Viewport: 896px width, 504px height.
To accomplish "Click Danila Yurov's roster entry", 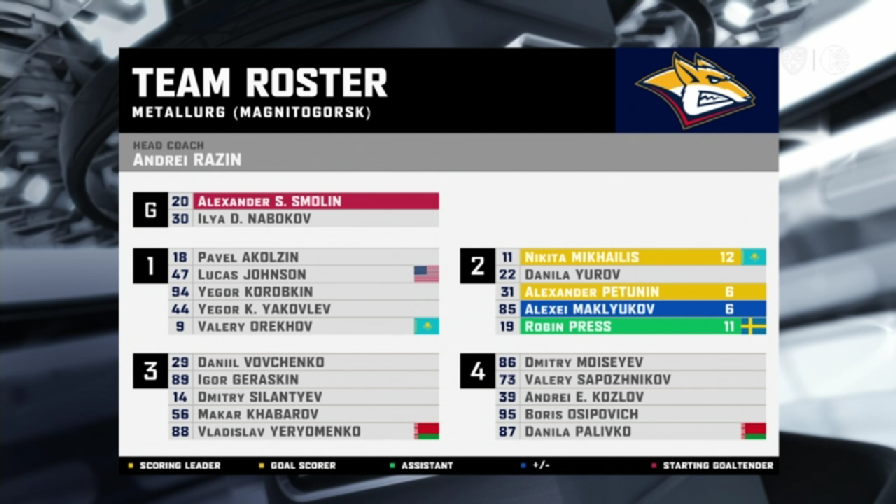I will 630,274.
